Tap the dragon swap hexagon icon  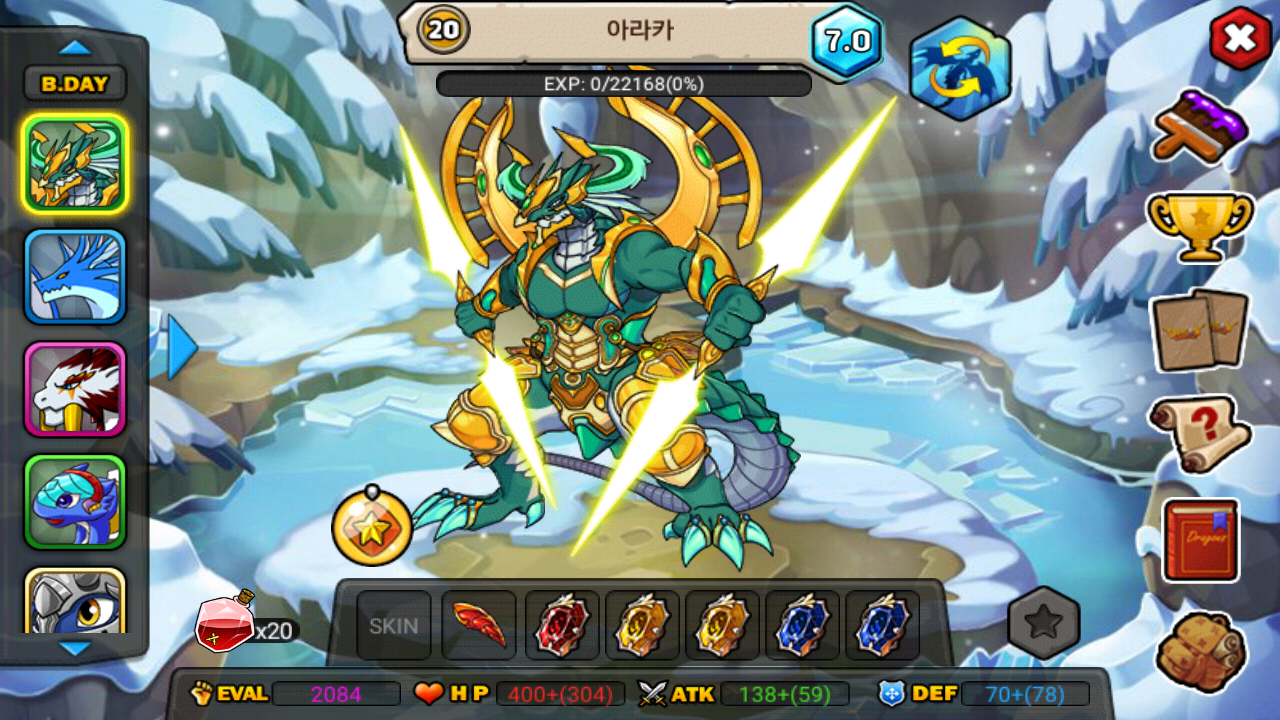960,69
